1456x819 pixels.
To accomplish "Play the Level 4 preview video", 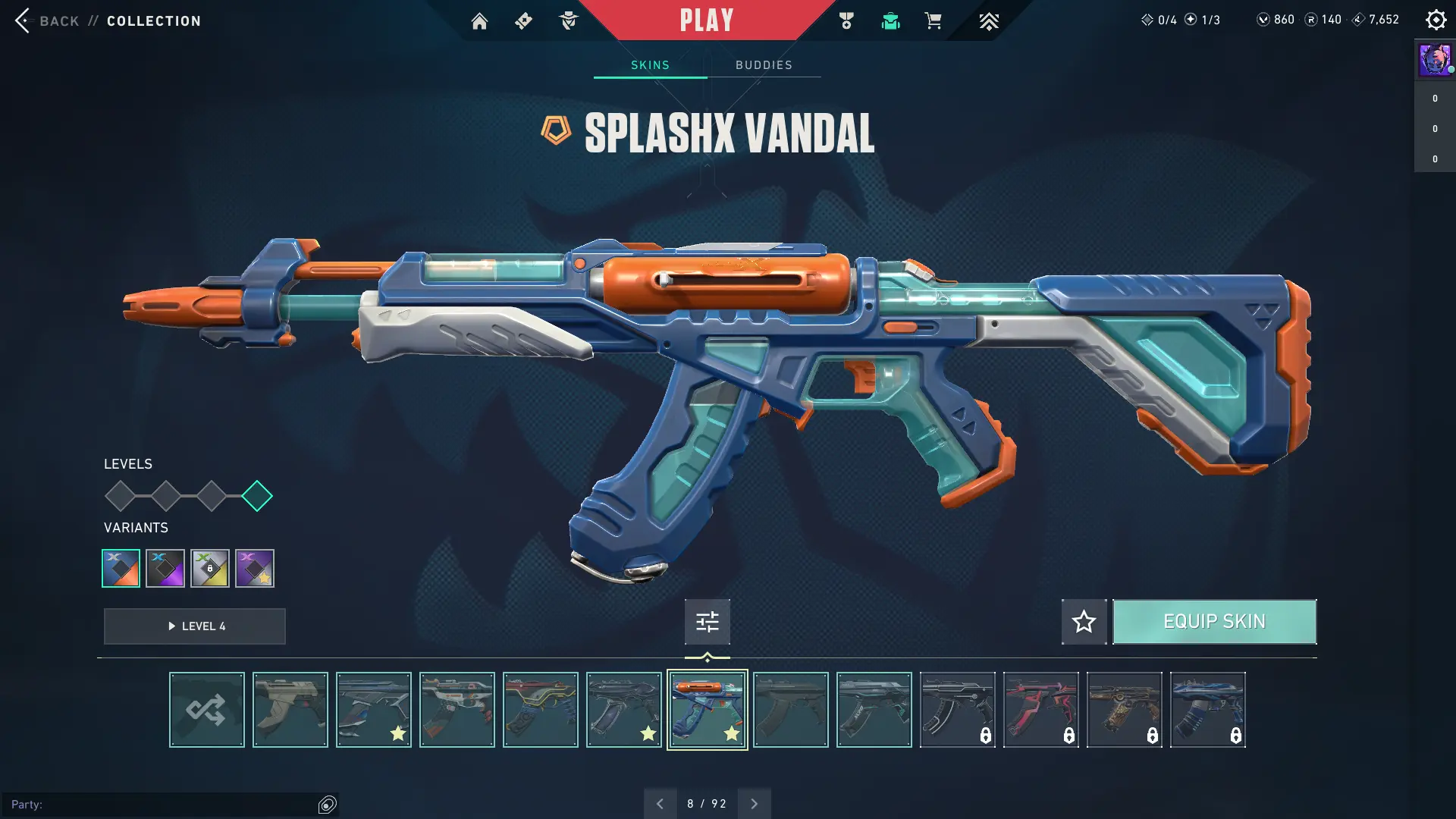I will [x=195, y=626].
